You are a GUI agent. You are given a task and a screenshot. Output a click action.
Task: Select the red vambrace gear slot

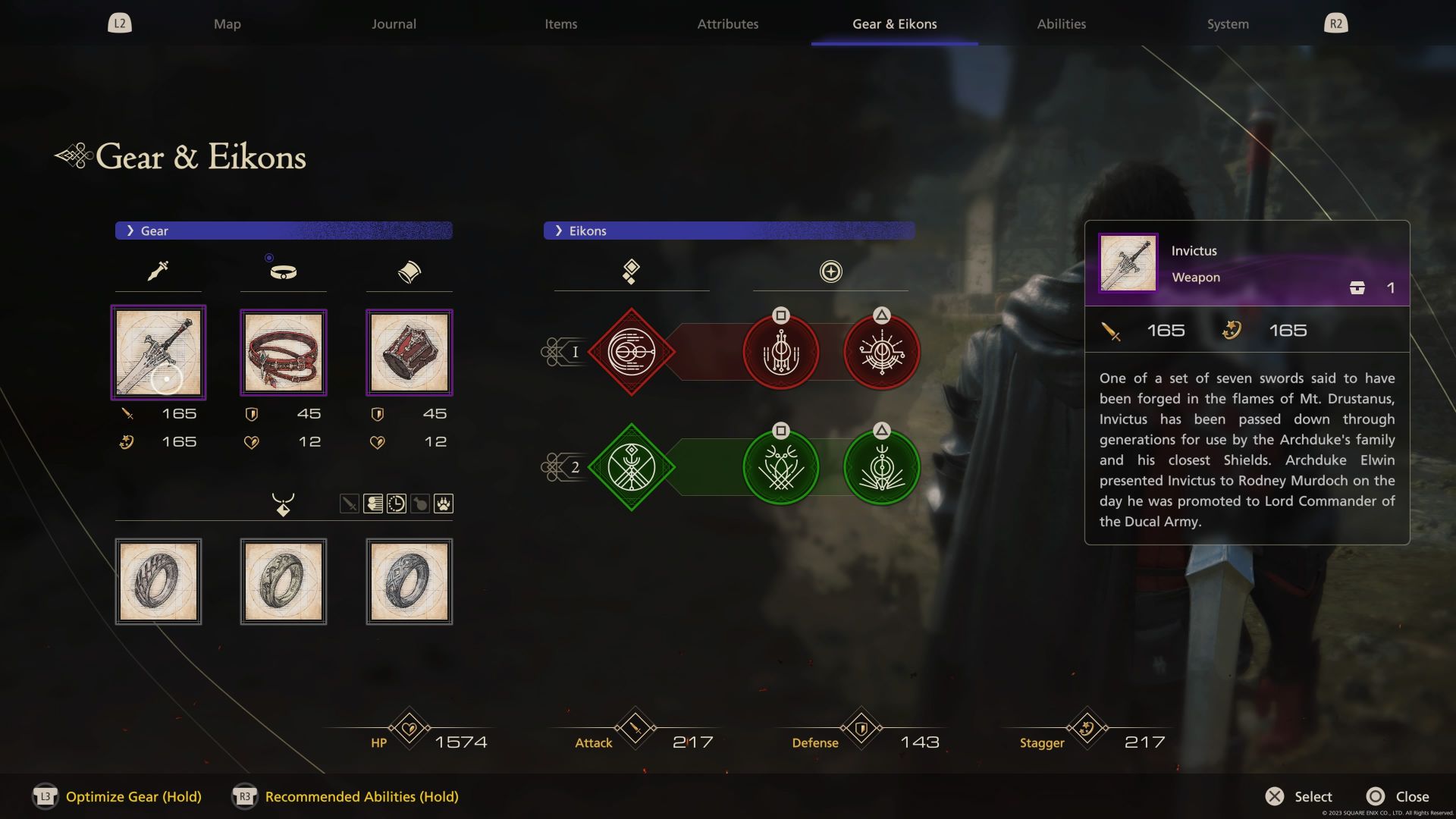(409, 353)
